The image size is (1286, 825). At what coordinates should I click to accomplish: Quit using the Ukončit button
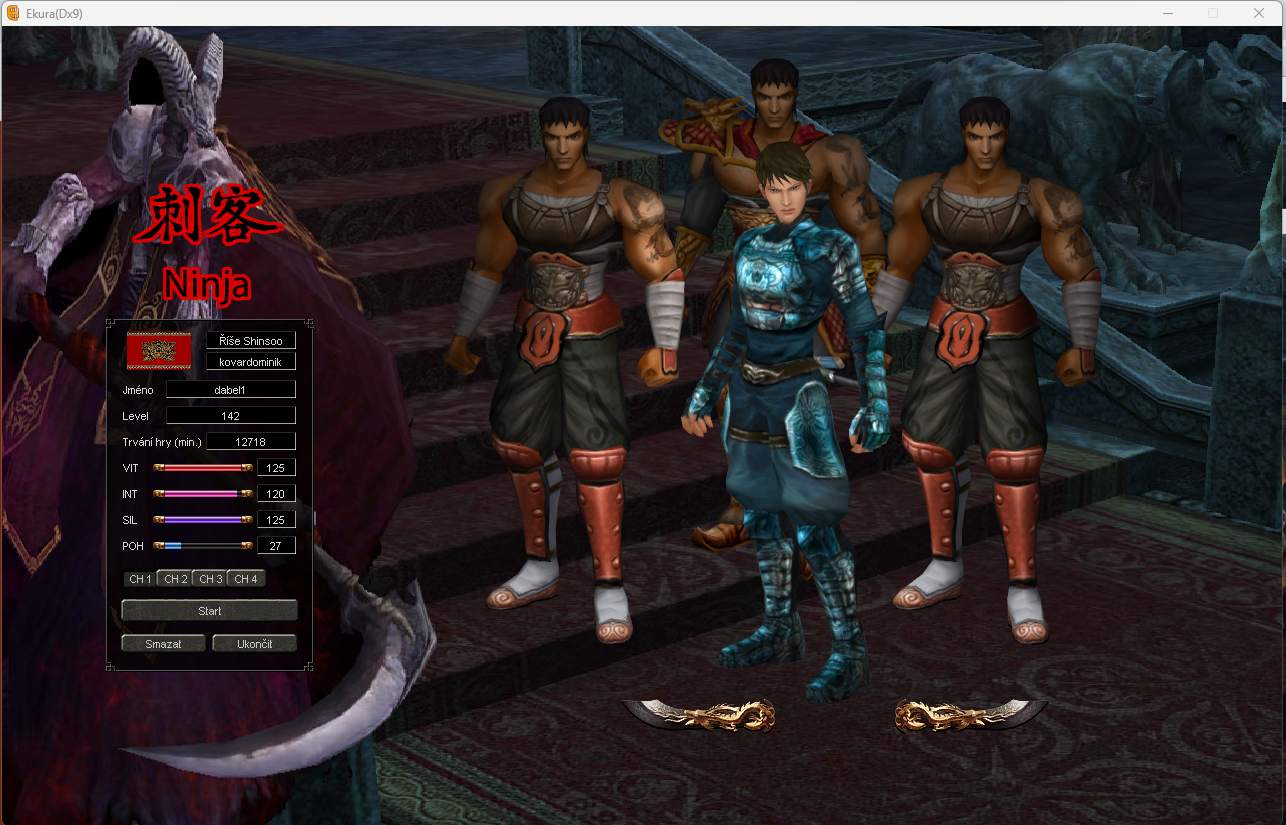[x=254, y=643]
